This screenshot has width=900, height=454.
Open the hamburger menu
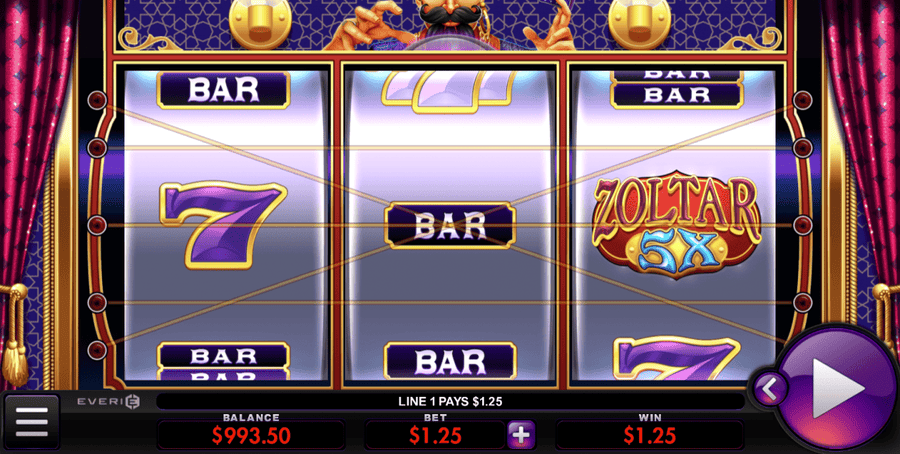pyautogui.click(x=31, y=422)
